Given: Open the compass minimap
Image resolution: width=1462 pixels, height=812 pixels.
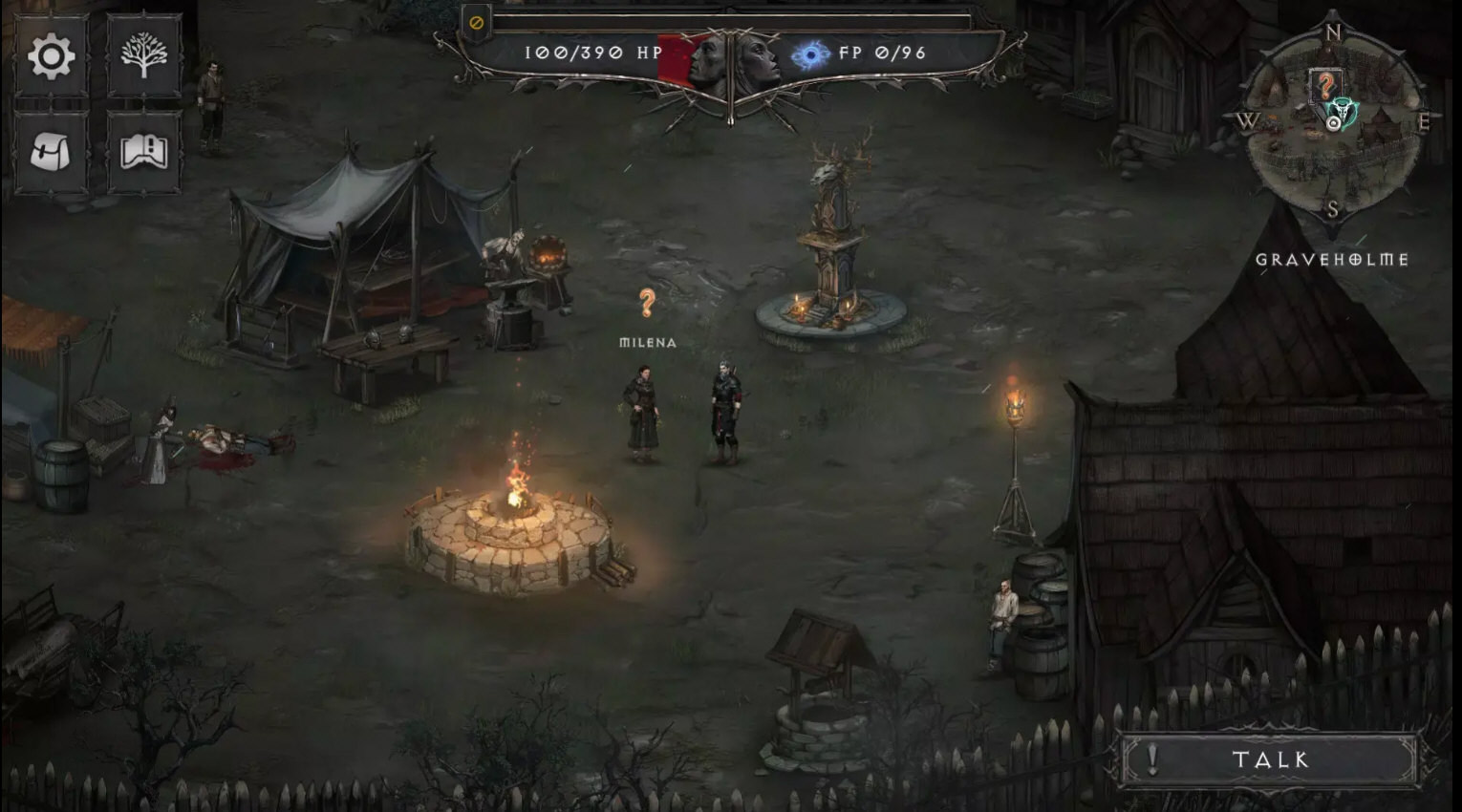Looking at the screenshot, I should (x=1333, y=120).
